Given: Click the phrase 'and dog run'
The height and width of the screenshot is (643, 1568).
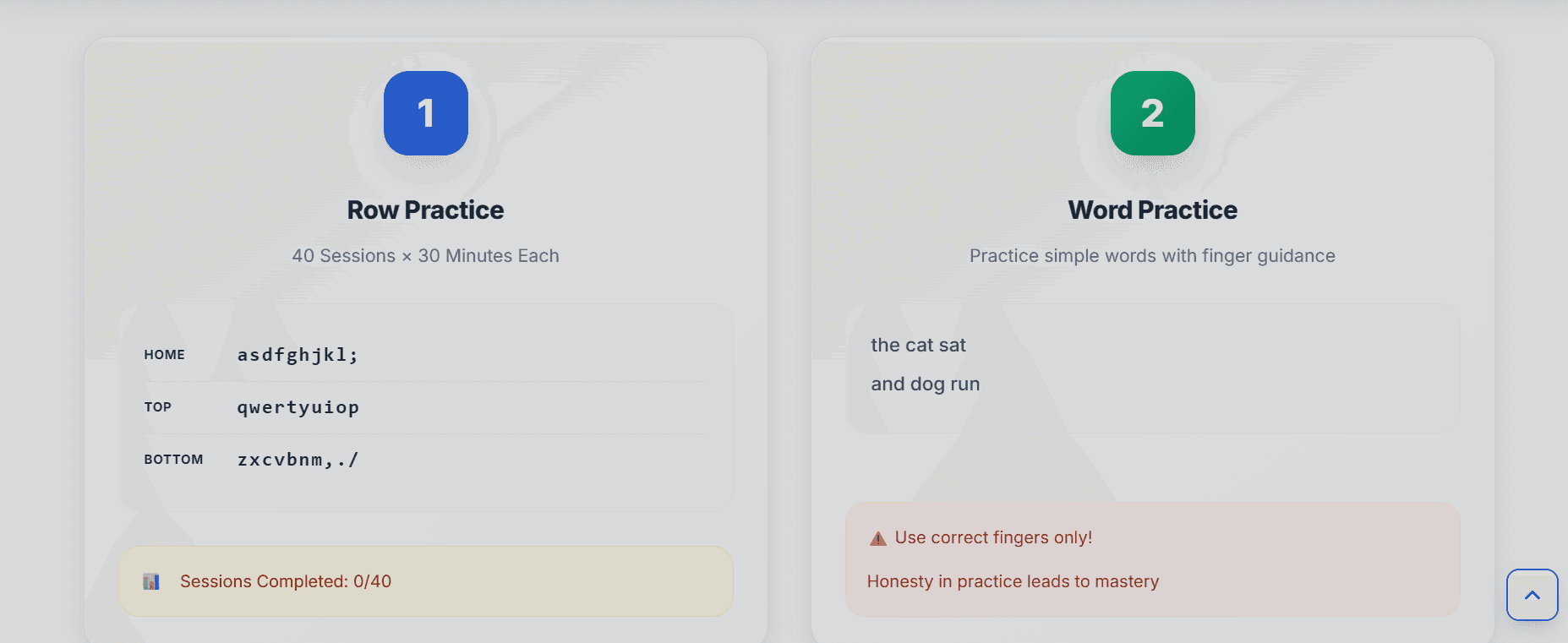Looking at the screenshot, I should [925, 384].
